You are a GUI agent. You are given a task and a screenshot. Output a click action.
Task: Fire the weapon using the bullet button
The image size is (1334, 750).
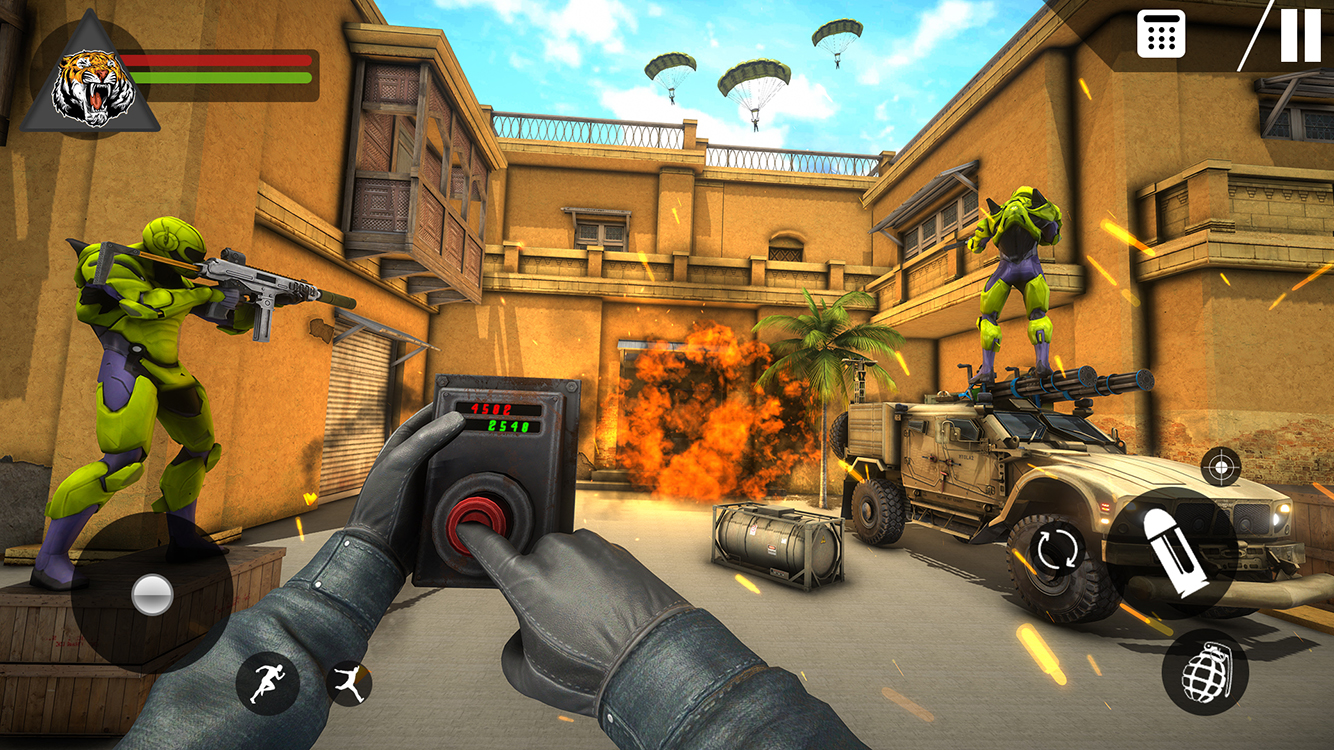[x=1170, y=548]
